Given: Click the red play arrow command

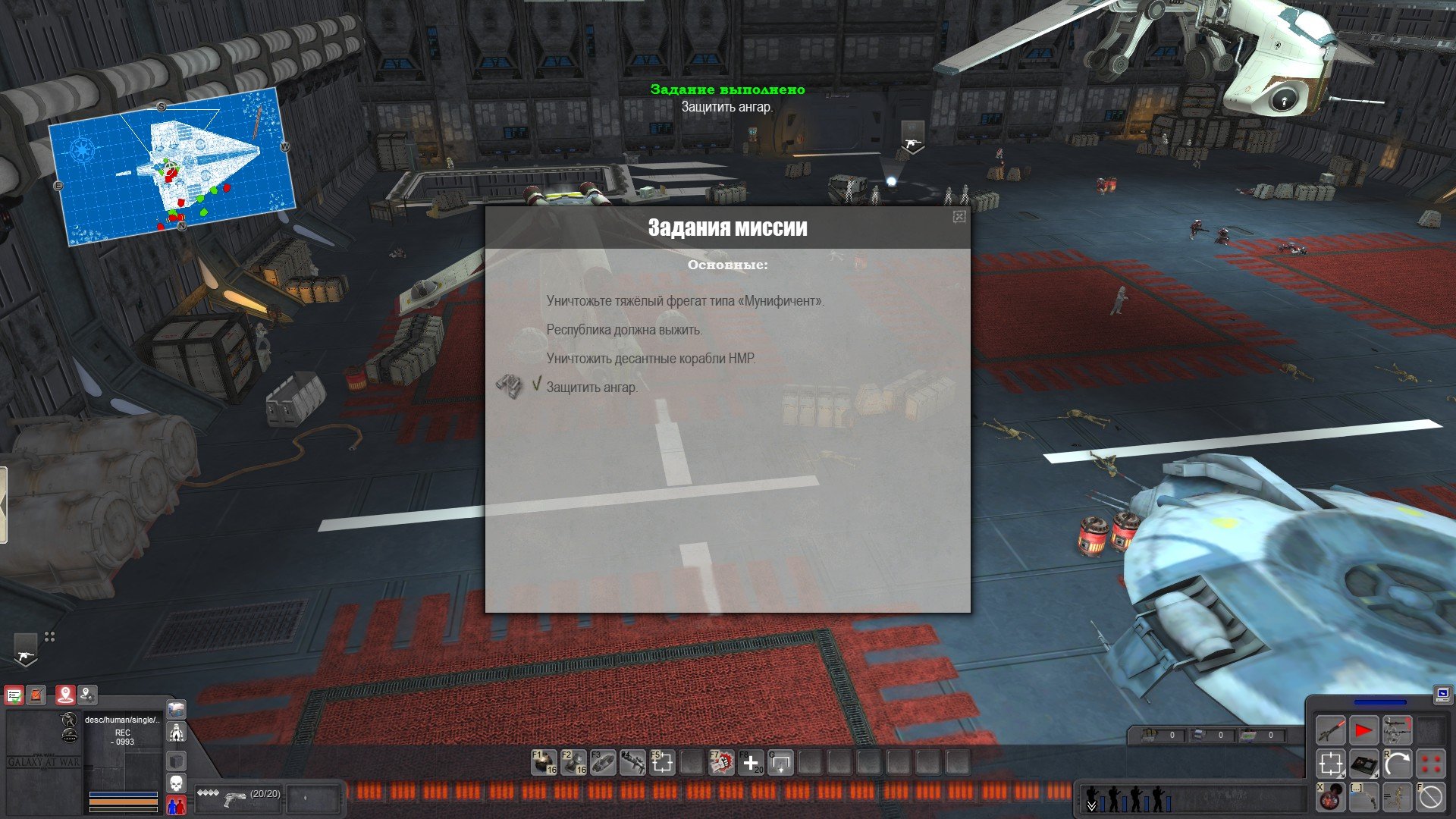Looking at the screenshot, I should [x=1363, y=731].
